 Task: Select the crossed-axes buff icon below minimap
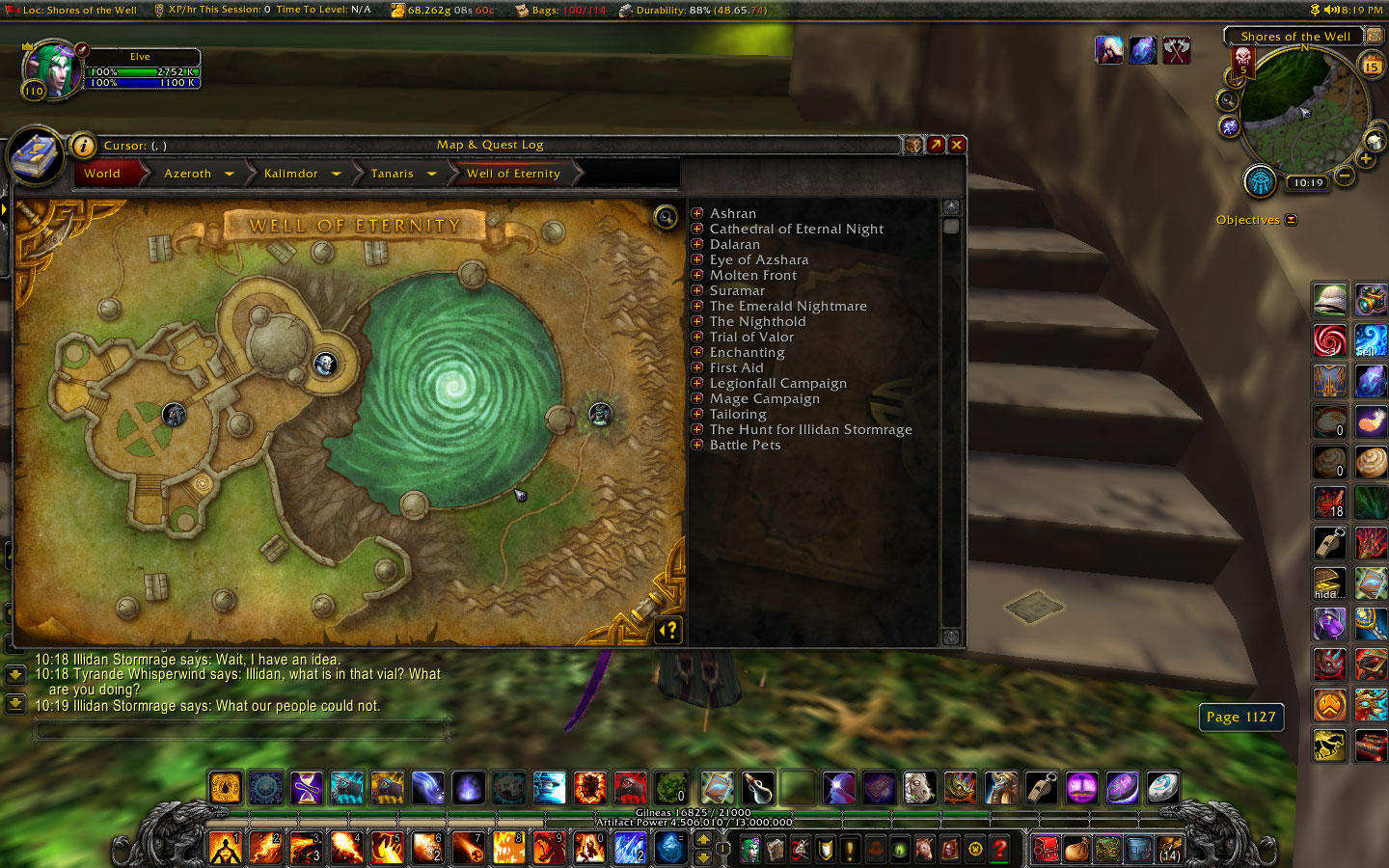[1178, 50]
